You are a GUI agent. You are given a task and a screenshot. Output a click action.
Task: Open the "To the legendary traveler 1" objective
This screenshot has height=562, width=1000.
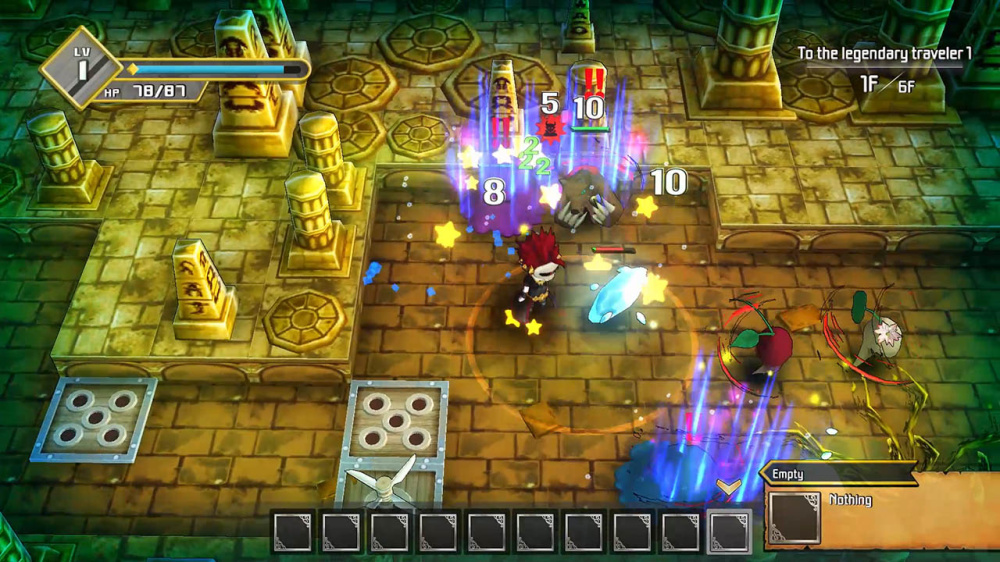(x=884, y=53)
